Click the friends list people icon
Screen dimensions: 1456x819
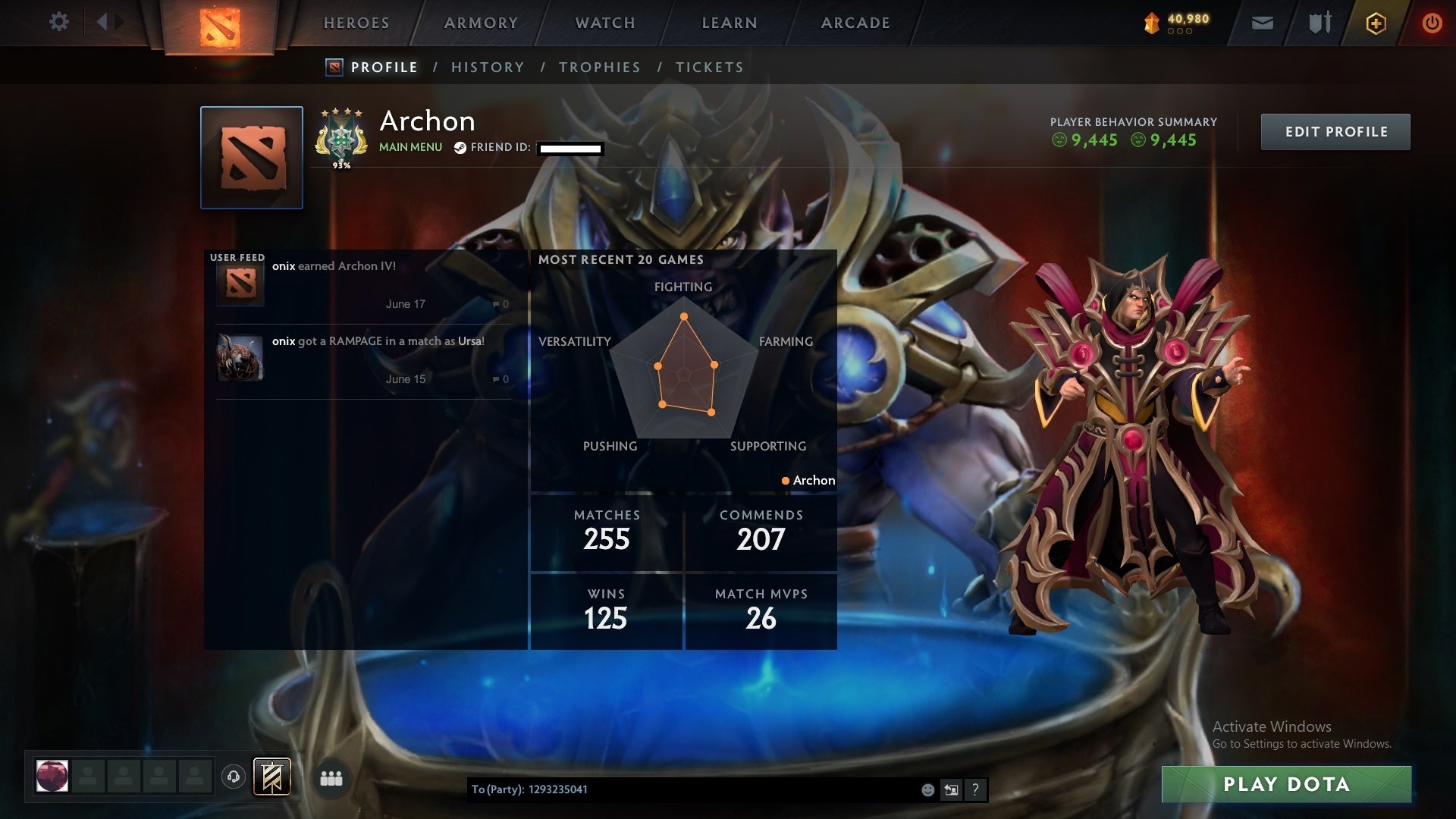(x=331, y=777)
